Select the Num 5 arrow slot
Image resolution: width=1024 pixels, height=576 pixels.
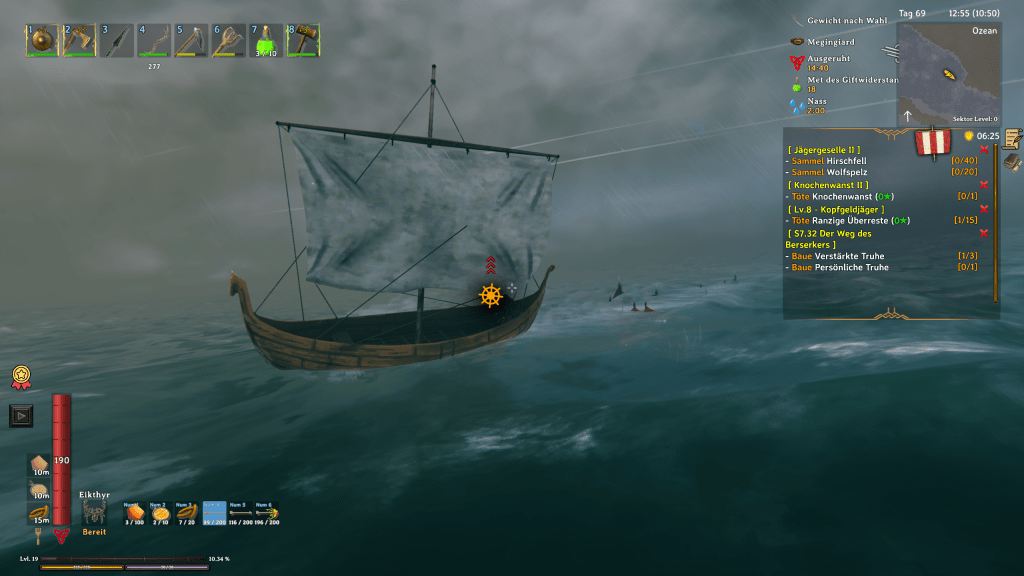point(241,514)
